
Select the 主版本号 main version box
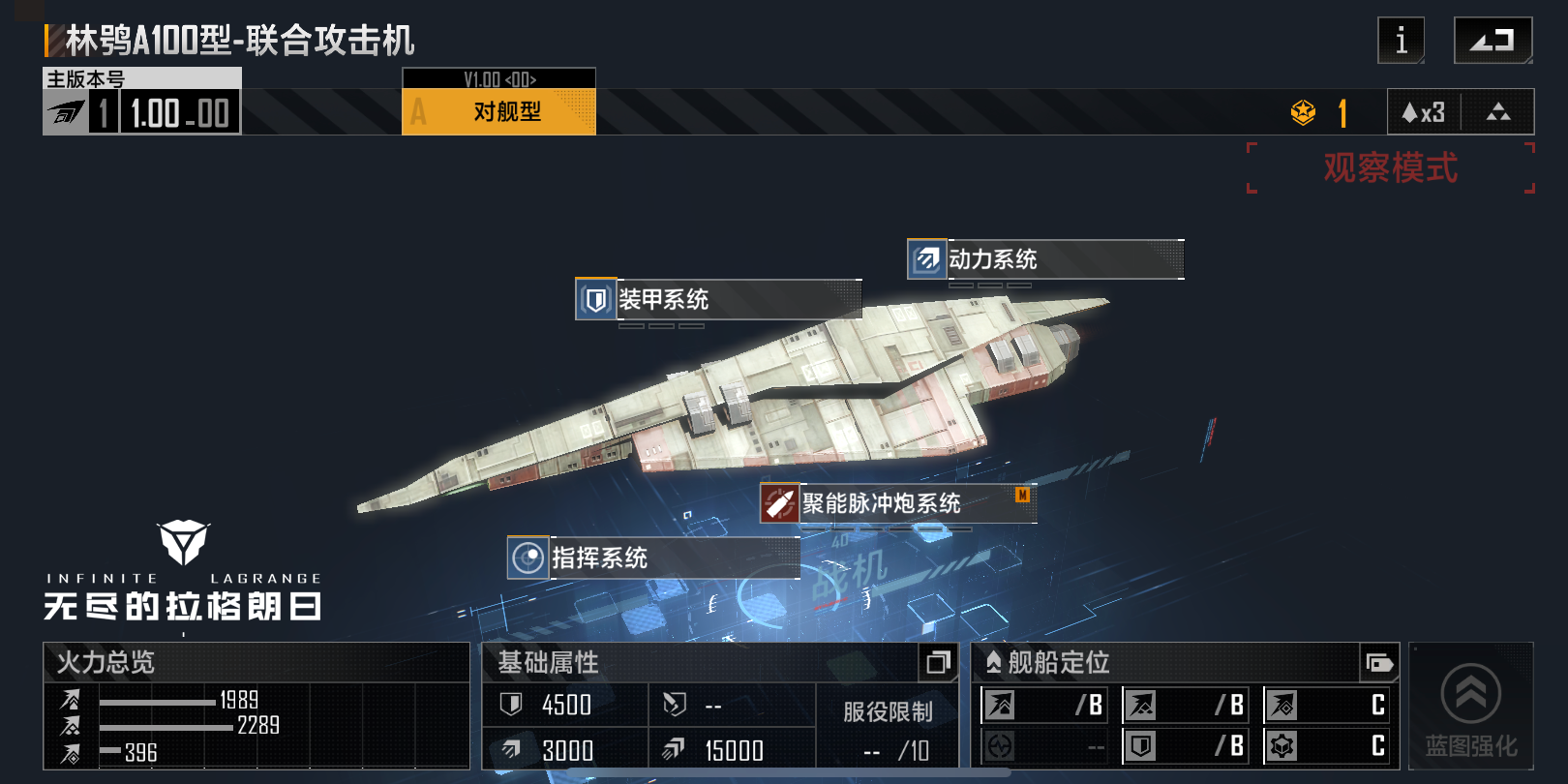(142, 101)
